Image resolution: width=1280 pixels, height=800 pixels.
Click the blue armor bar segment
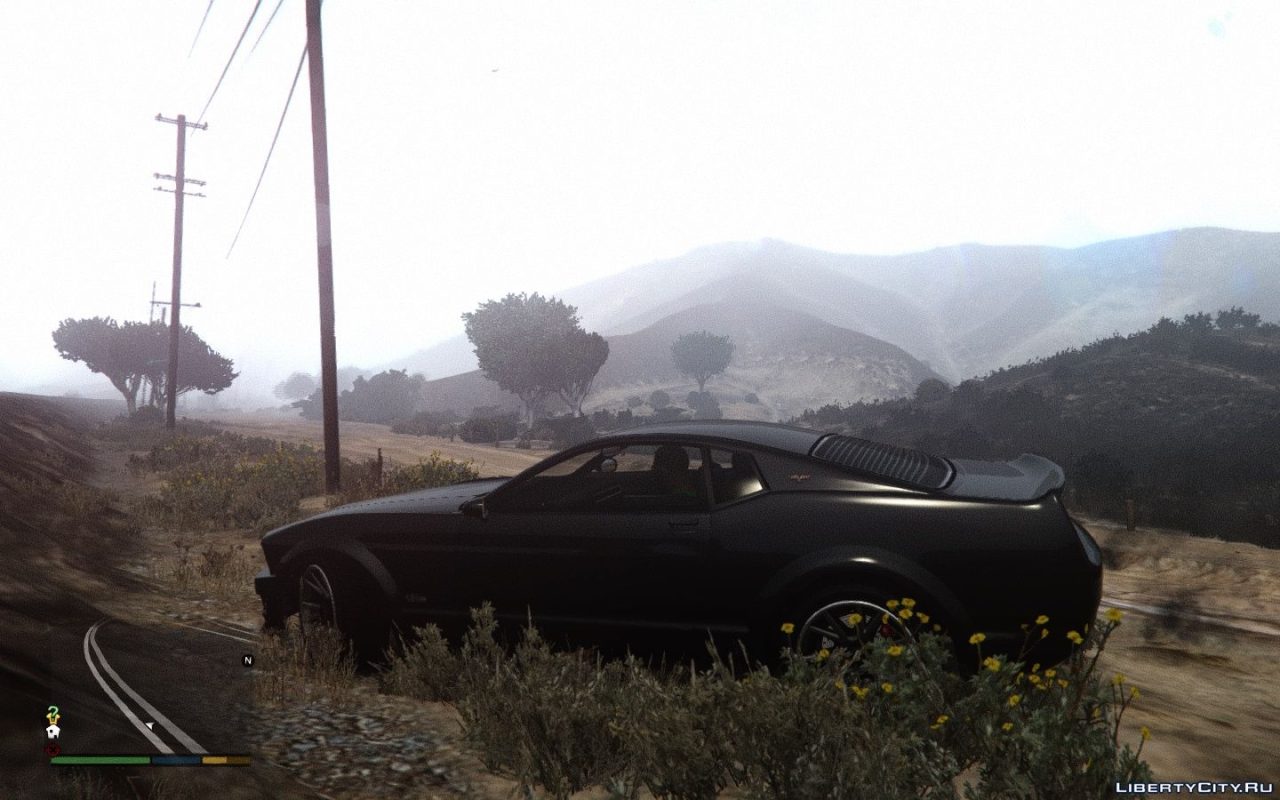click(175, 759)
